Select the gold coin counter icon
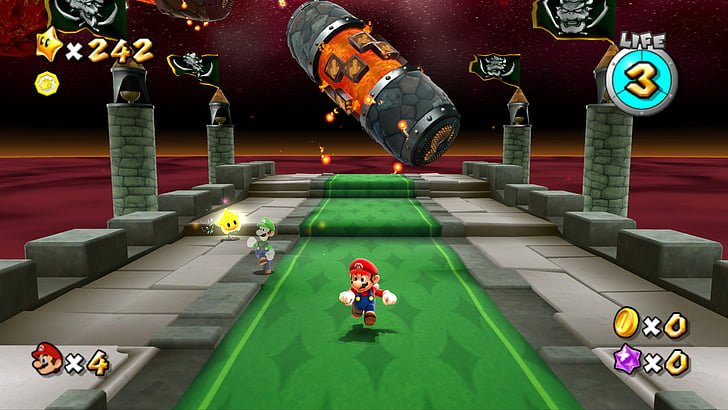 tap(625, 323)
